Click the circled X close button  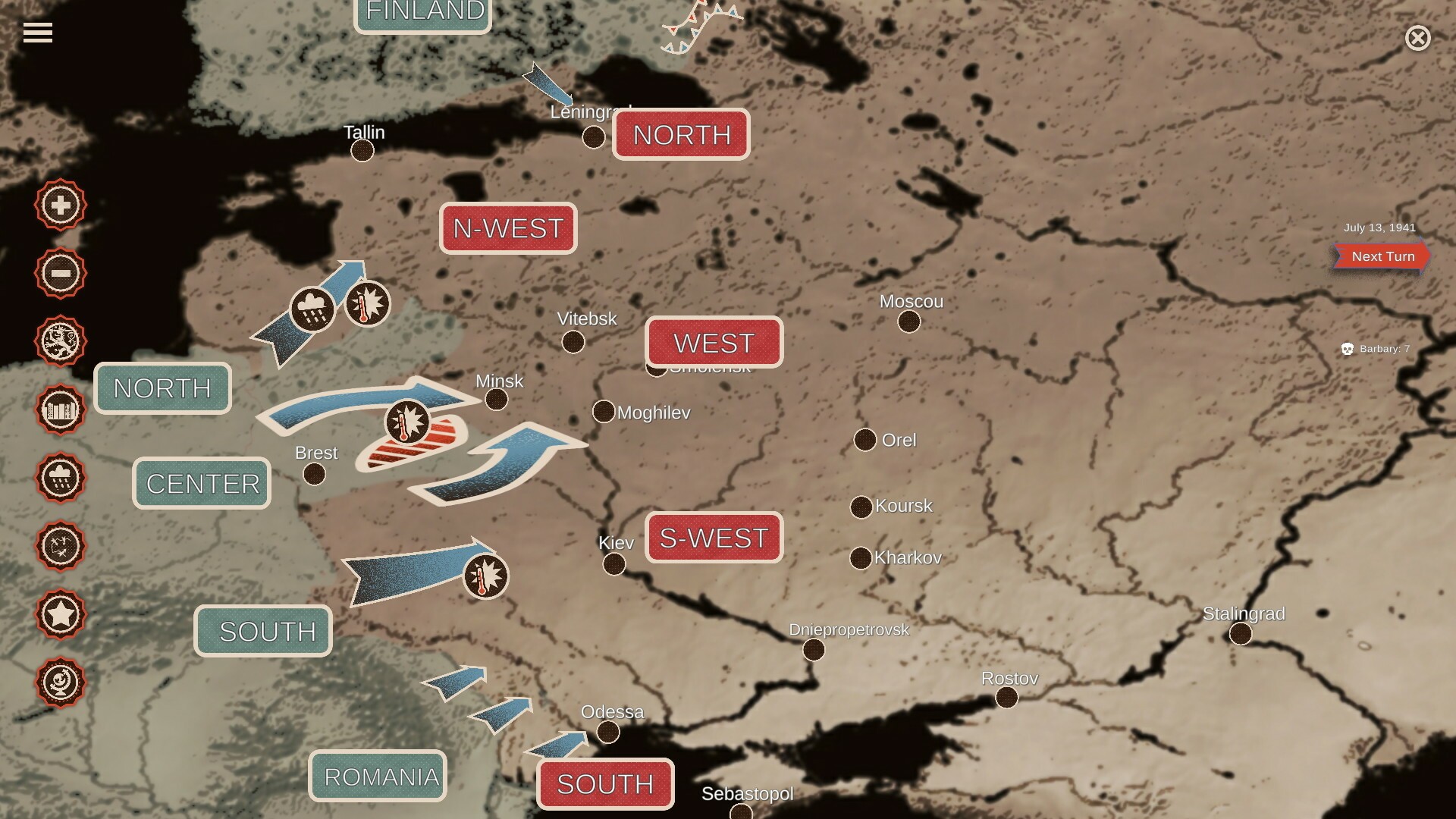pos(1417,38)
